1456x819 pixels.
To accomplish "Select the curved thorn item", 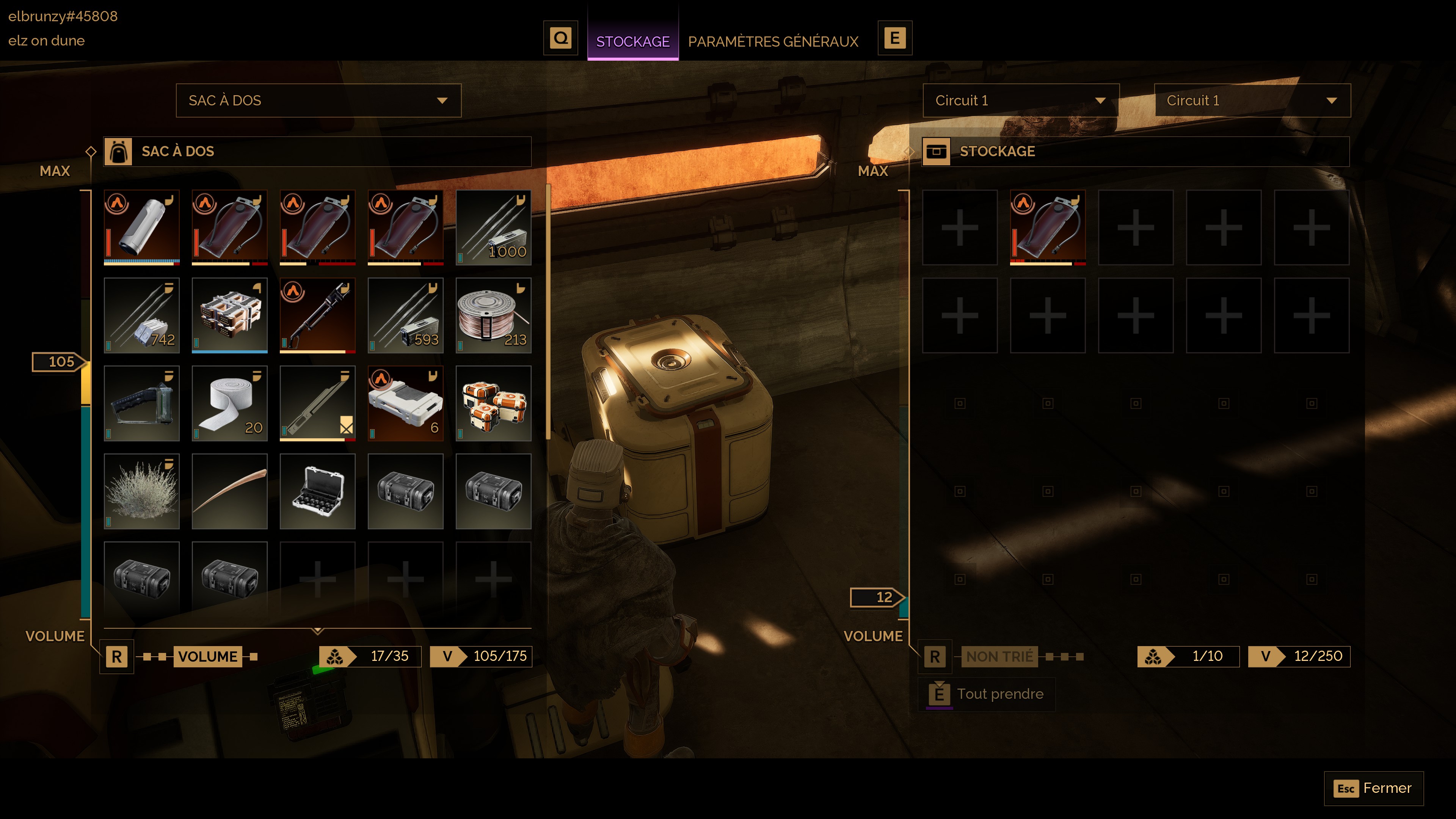I will tap(229, 491).
